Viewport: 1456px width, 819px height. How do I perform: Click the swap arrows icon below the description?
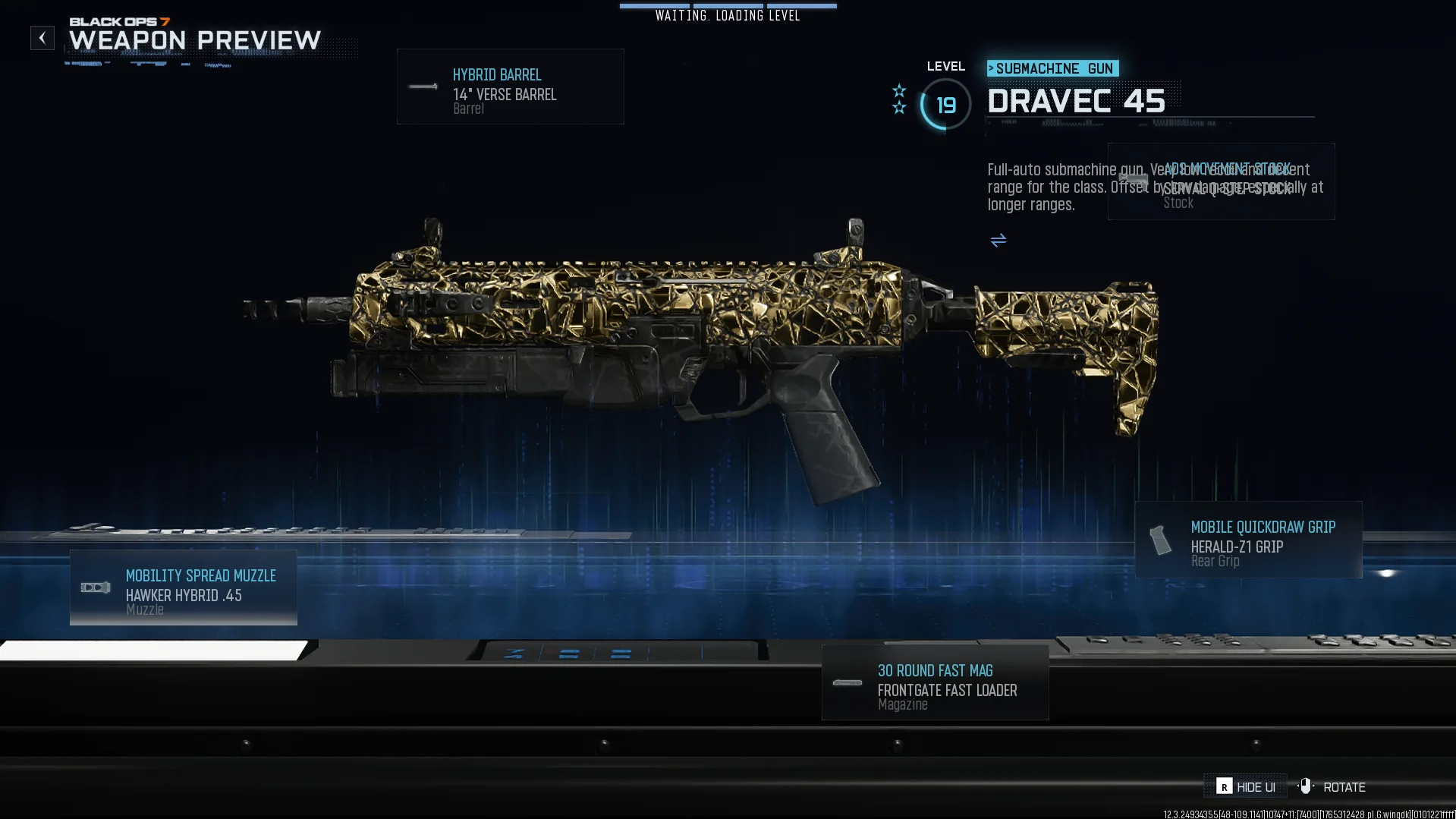coord(998,241)
